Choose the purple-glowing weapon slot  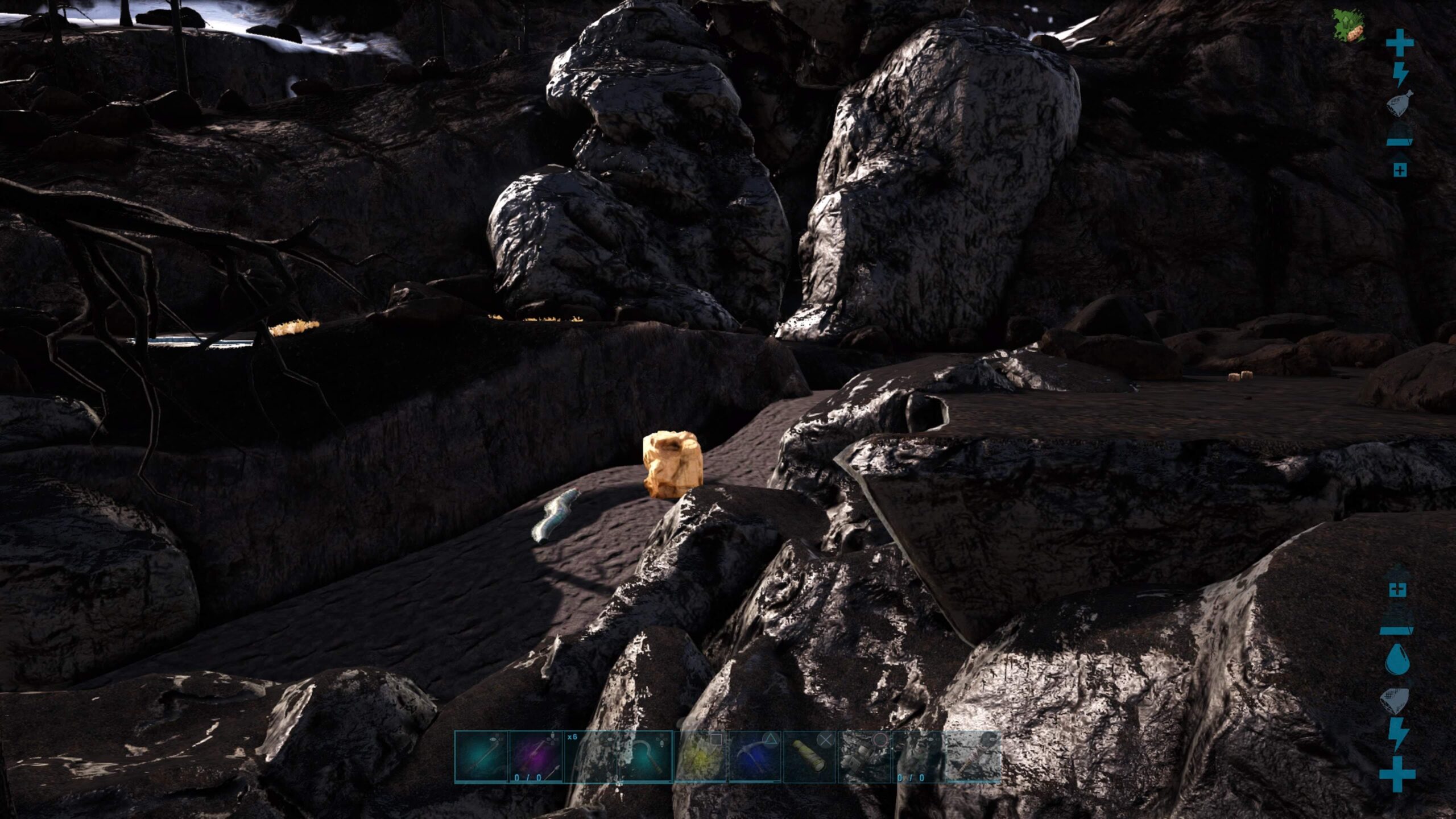tap(535, 757)
